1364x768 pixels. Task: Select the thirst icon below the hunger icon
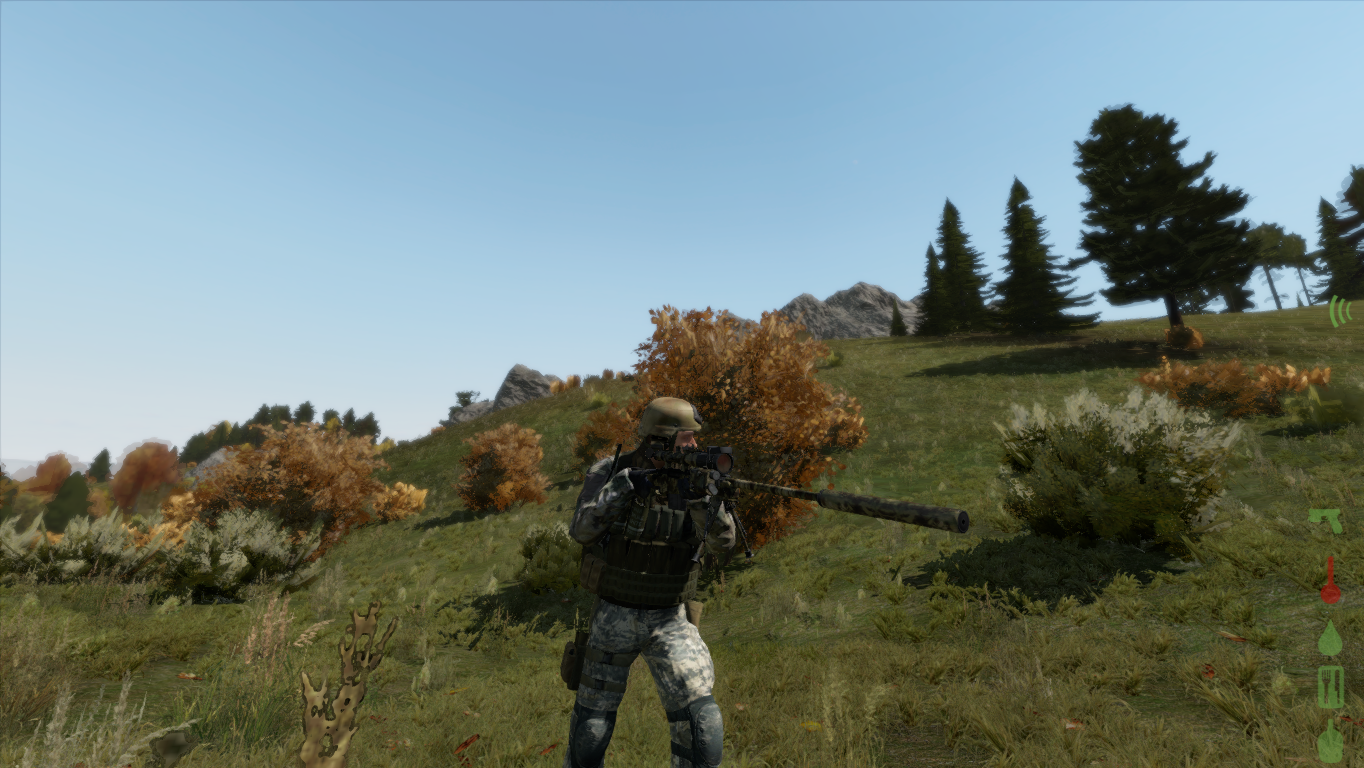coord(1330,742)
